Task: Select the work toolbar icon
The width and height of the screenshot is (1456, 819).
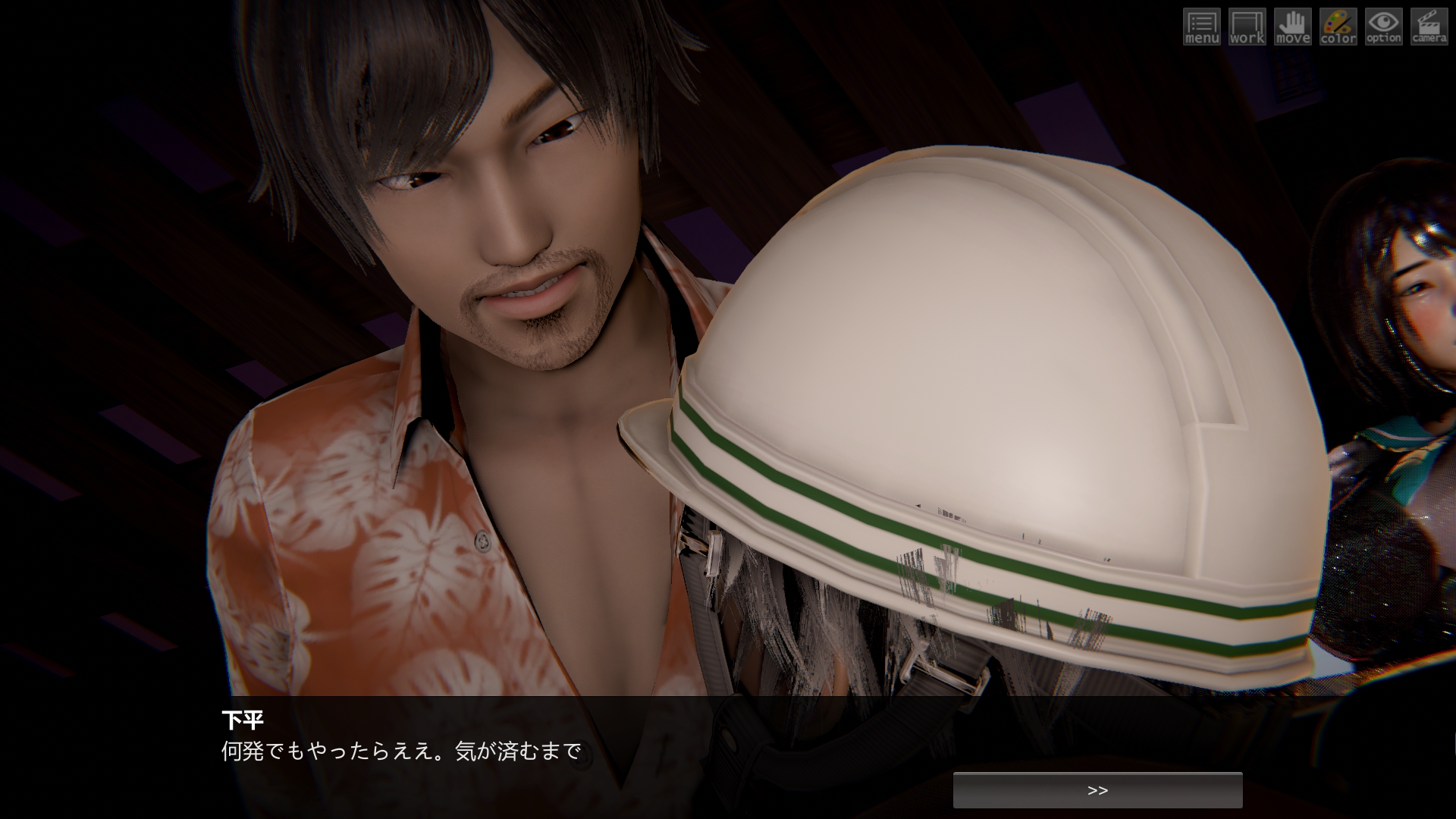Action: (x=1247, y=27)
